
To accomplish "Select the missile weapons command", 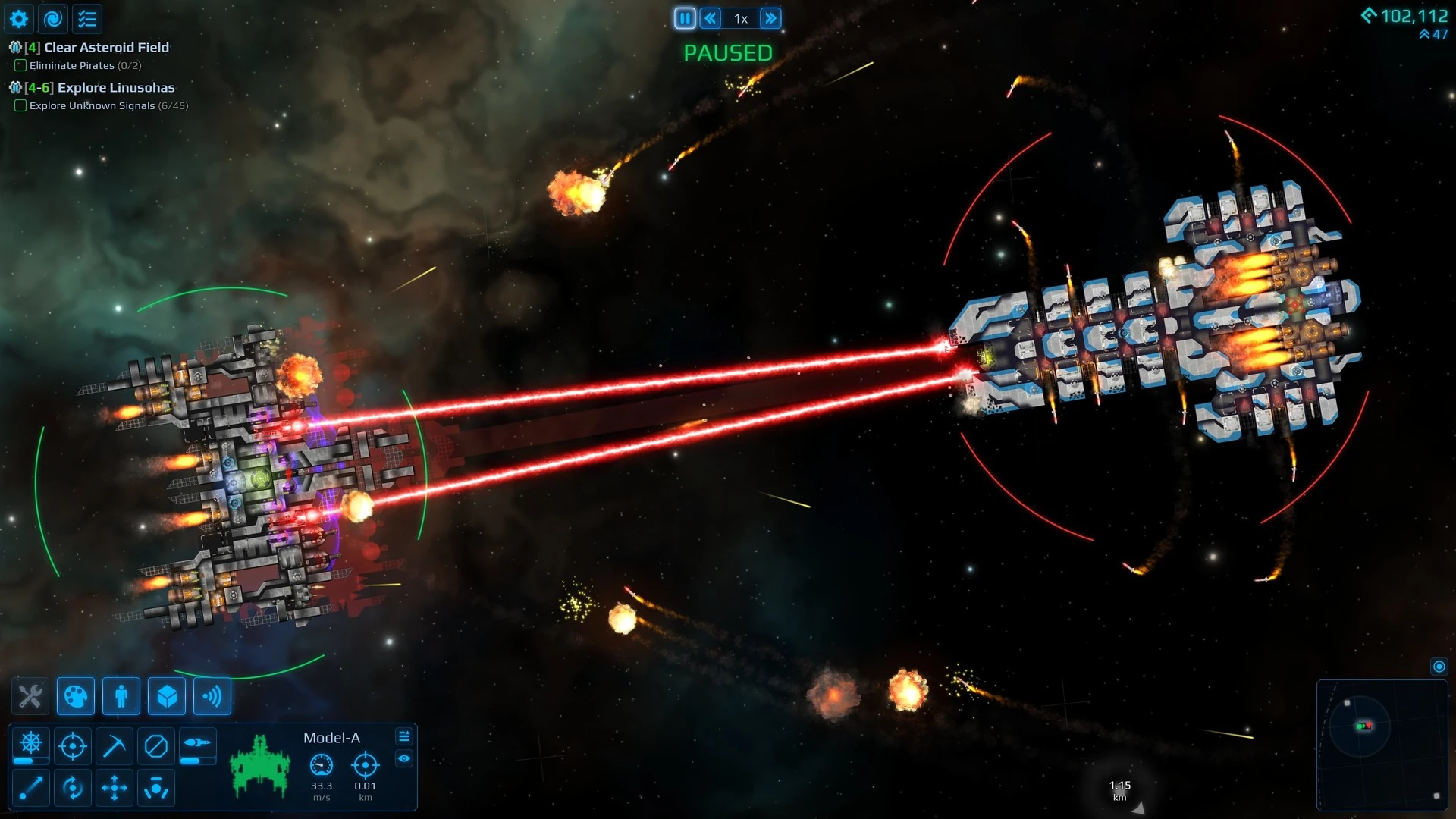I will tap(196, 742).
